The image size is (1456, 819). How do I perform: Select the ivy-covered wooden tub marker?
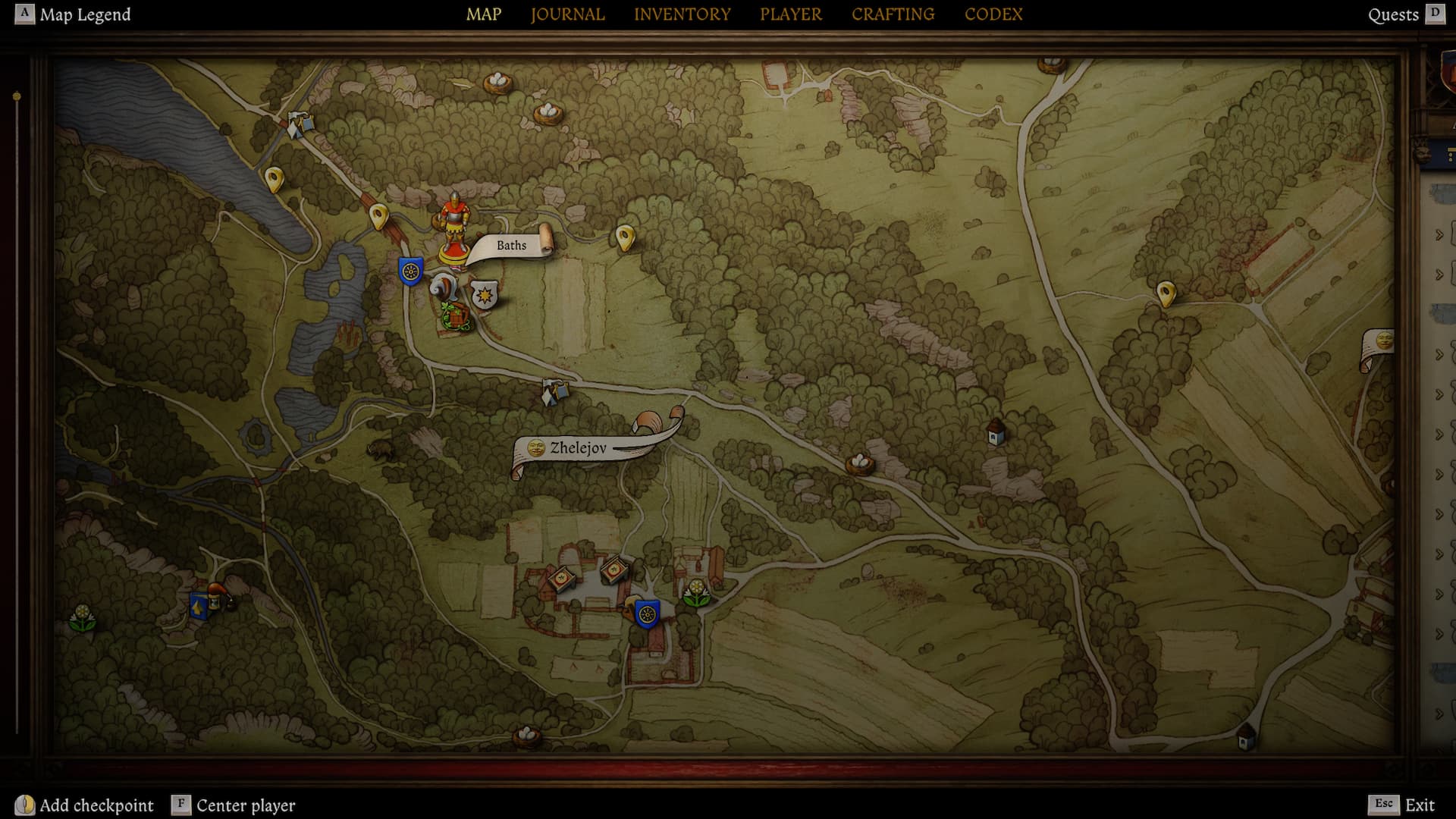click(455, 315)
